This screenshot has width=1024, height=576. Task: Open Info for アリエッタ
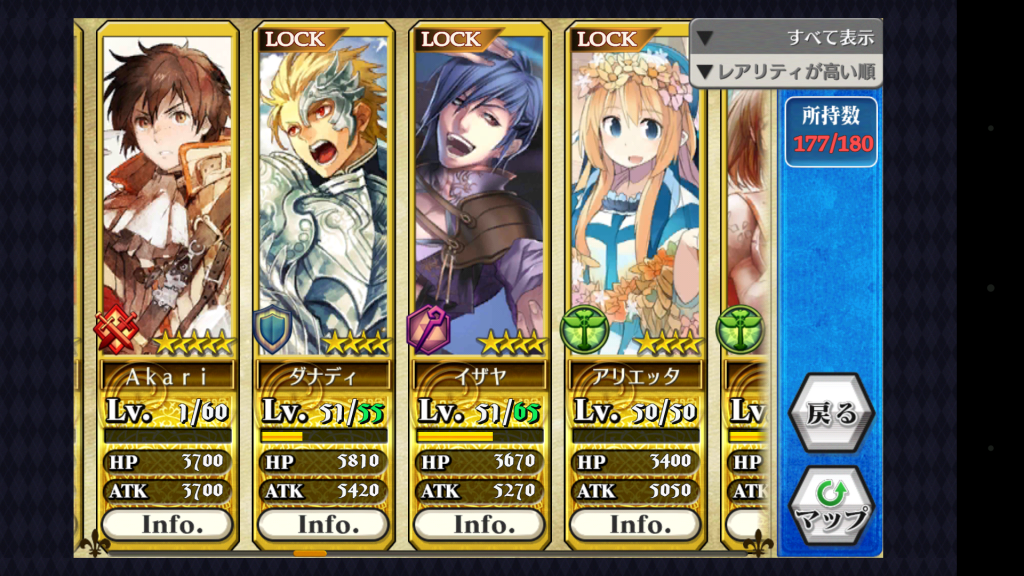(x=635, y=524)
